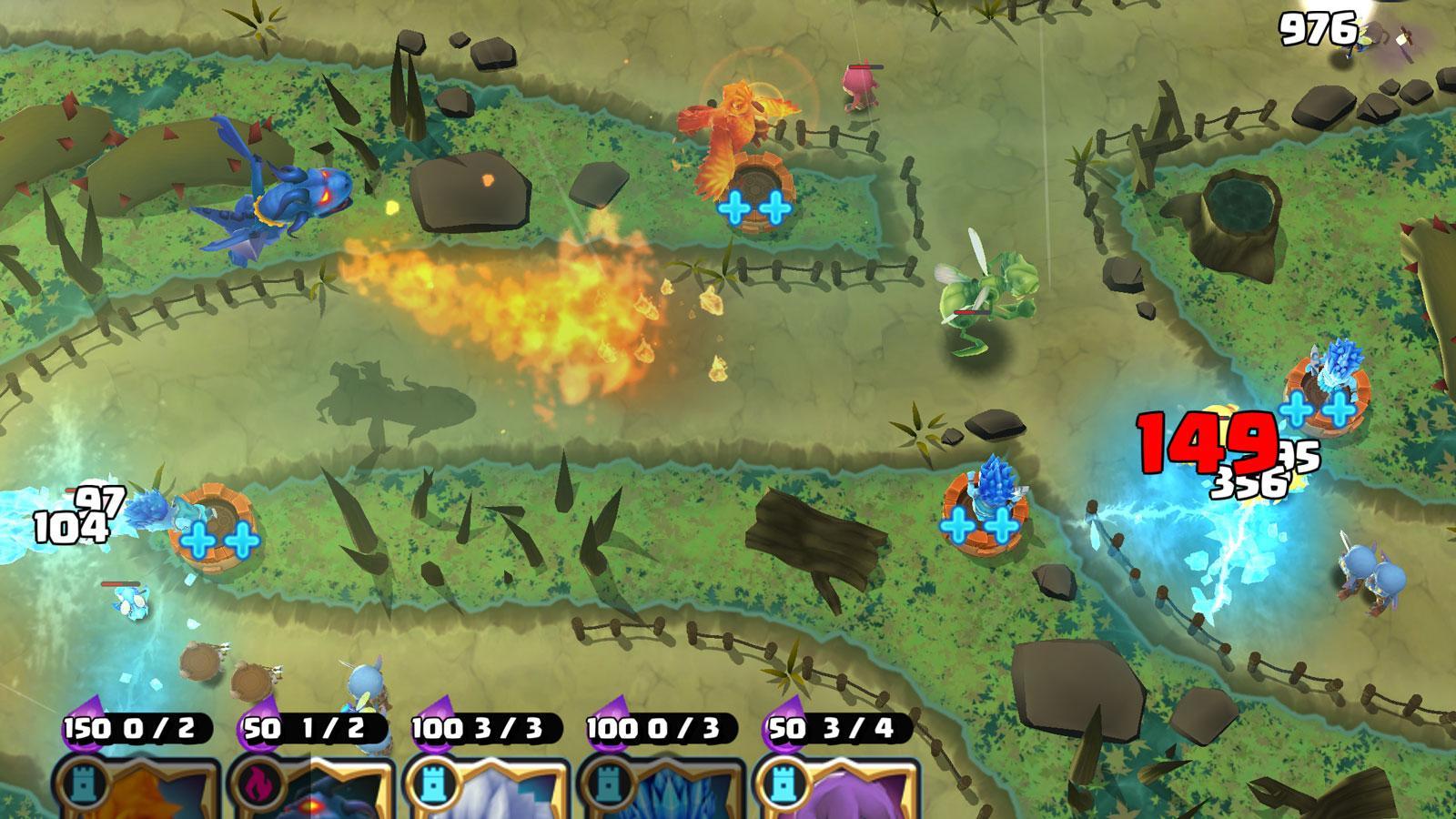Click the enemy health bar above the pink unit
The image size is (1456, 819).
tap(865, 66)
